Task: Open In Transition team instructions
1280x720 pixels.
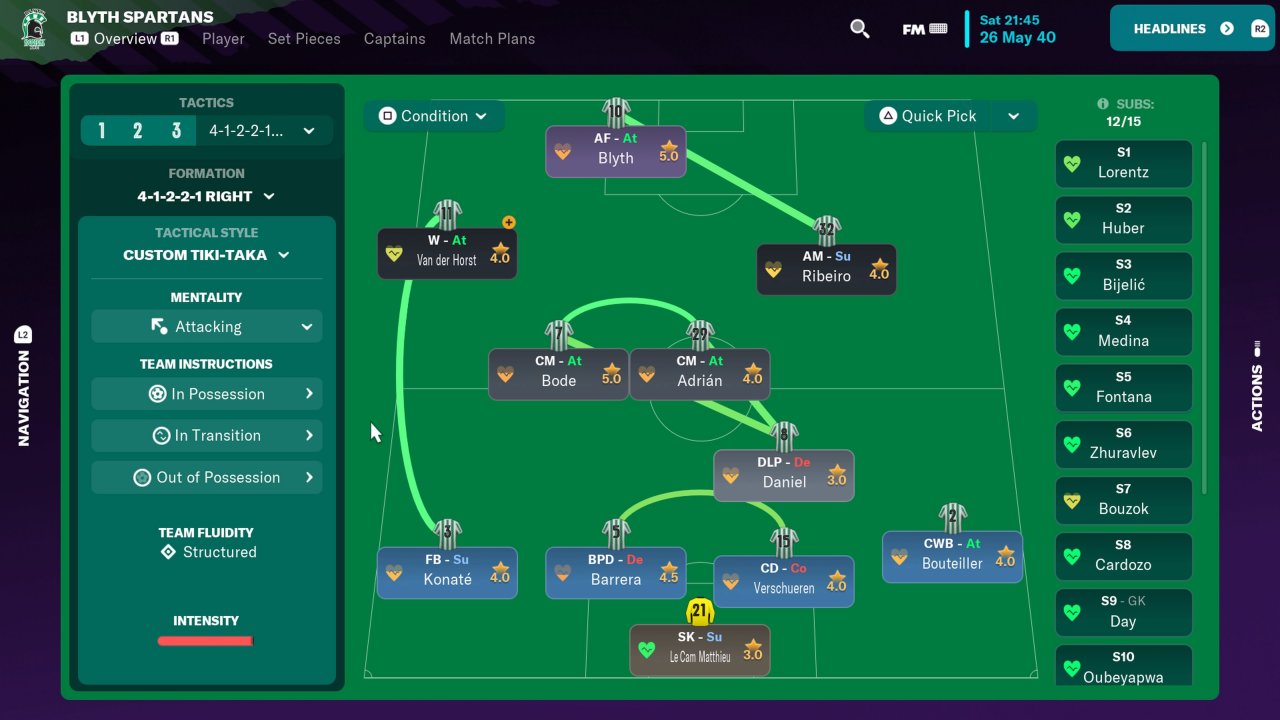Action: [x=206, y=436]
